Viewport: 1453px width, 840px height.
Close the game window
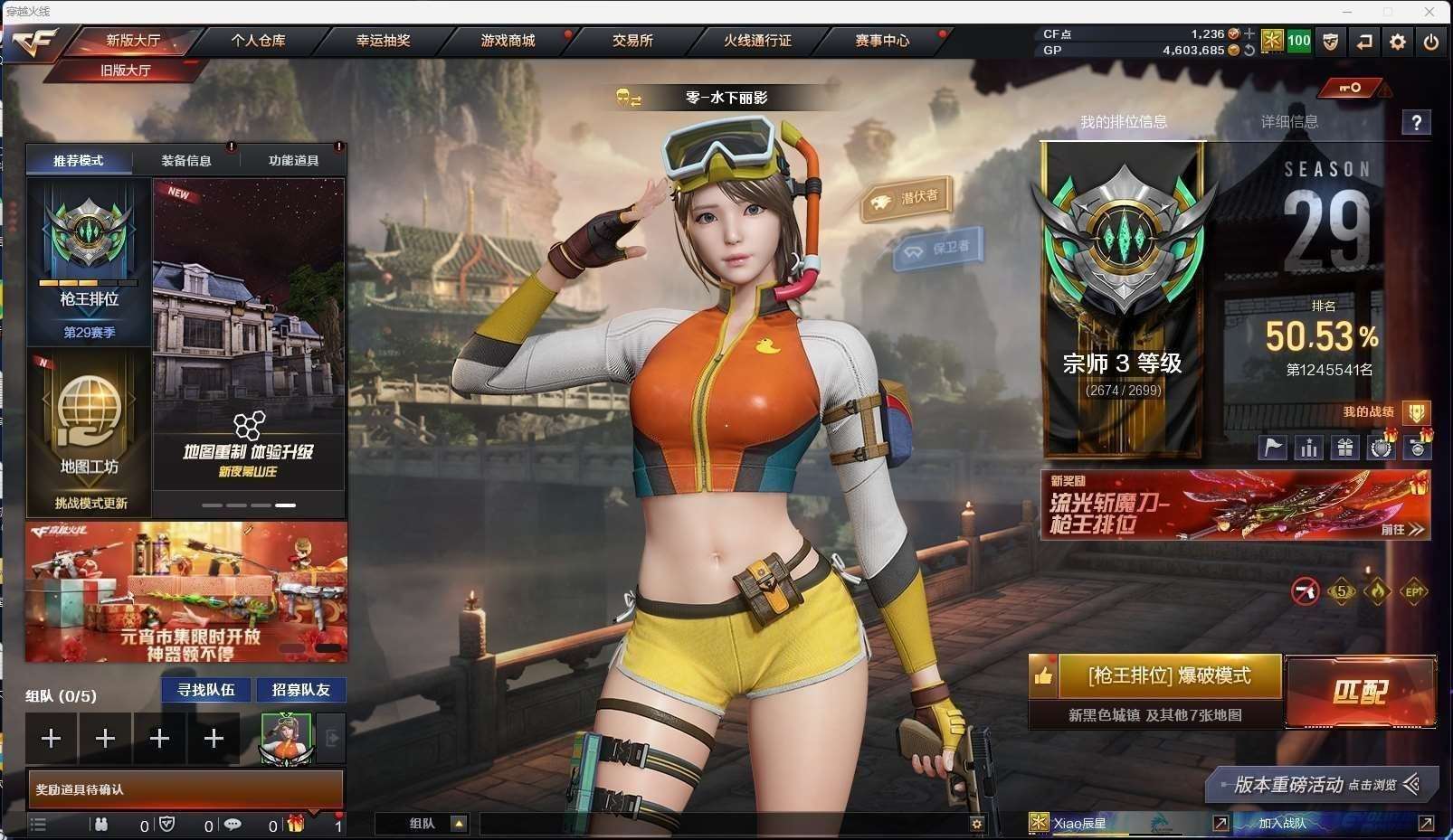1429,12
